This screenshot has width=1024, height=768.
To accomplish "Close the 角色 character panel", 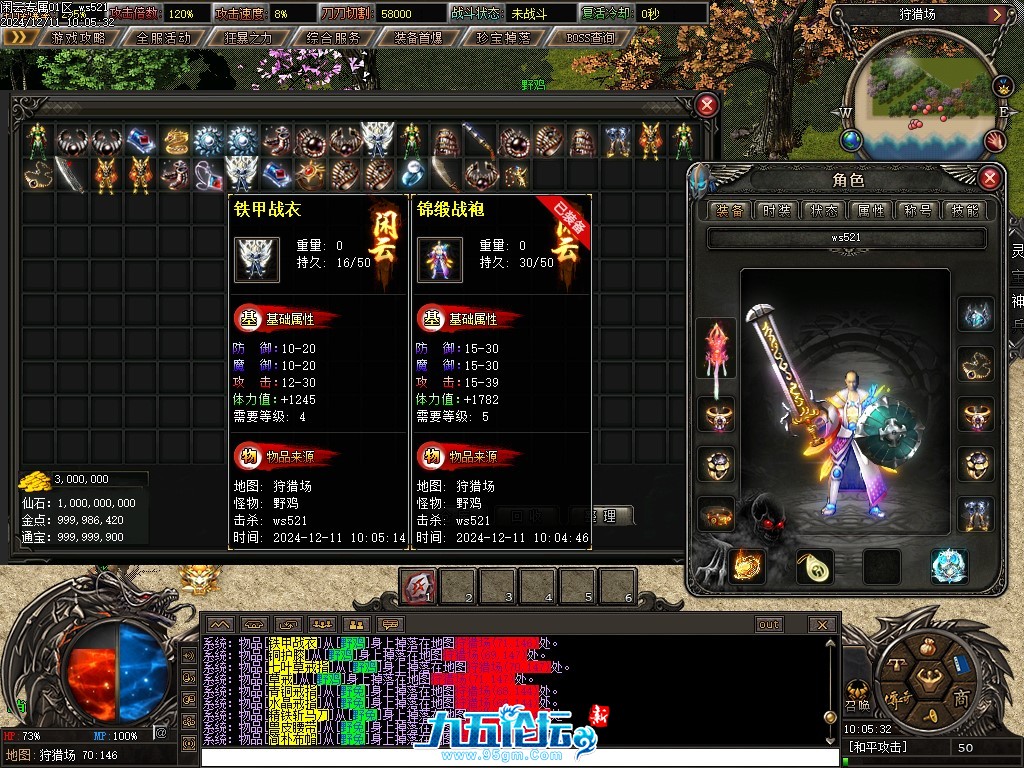I will click(989, 179).
